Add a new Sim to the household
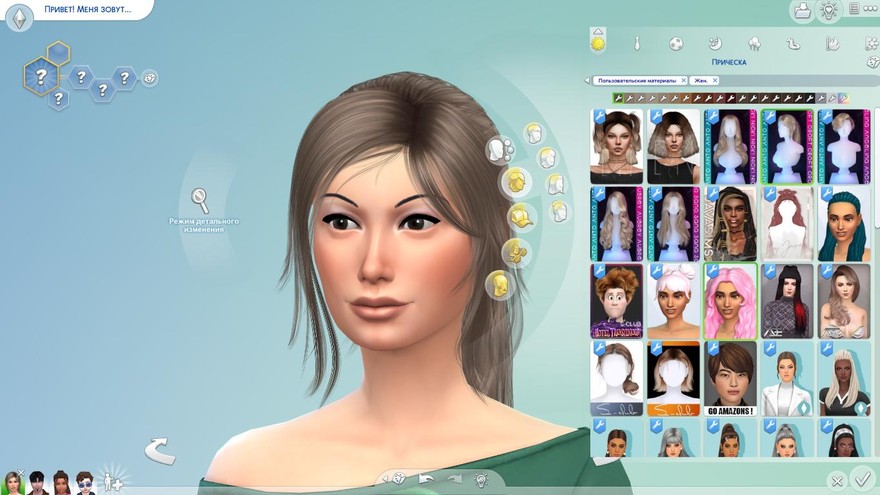Image resolution: width=880 pixels, height=495 pixels. [114, 481]
